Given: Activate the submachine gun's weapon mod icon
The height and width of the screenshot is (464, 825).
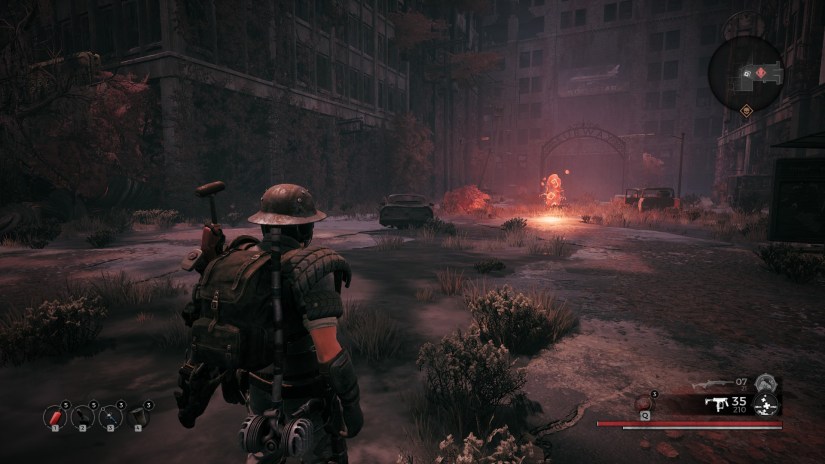Looking at the screenshot, I should click(x=766, y=404).
